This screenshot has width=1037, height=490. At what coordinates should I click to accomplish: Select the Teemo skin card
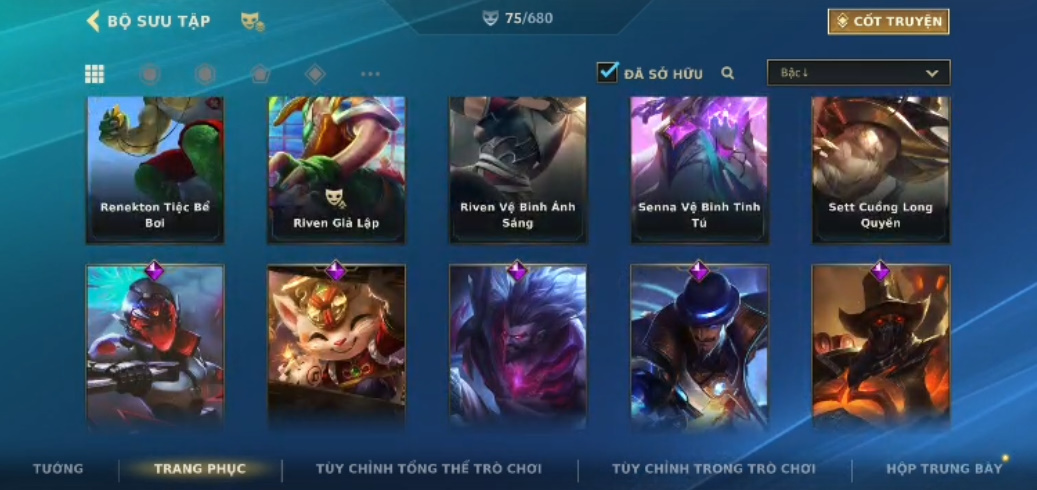[336, 345]
